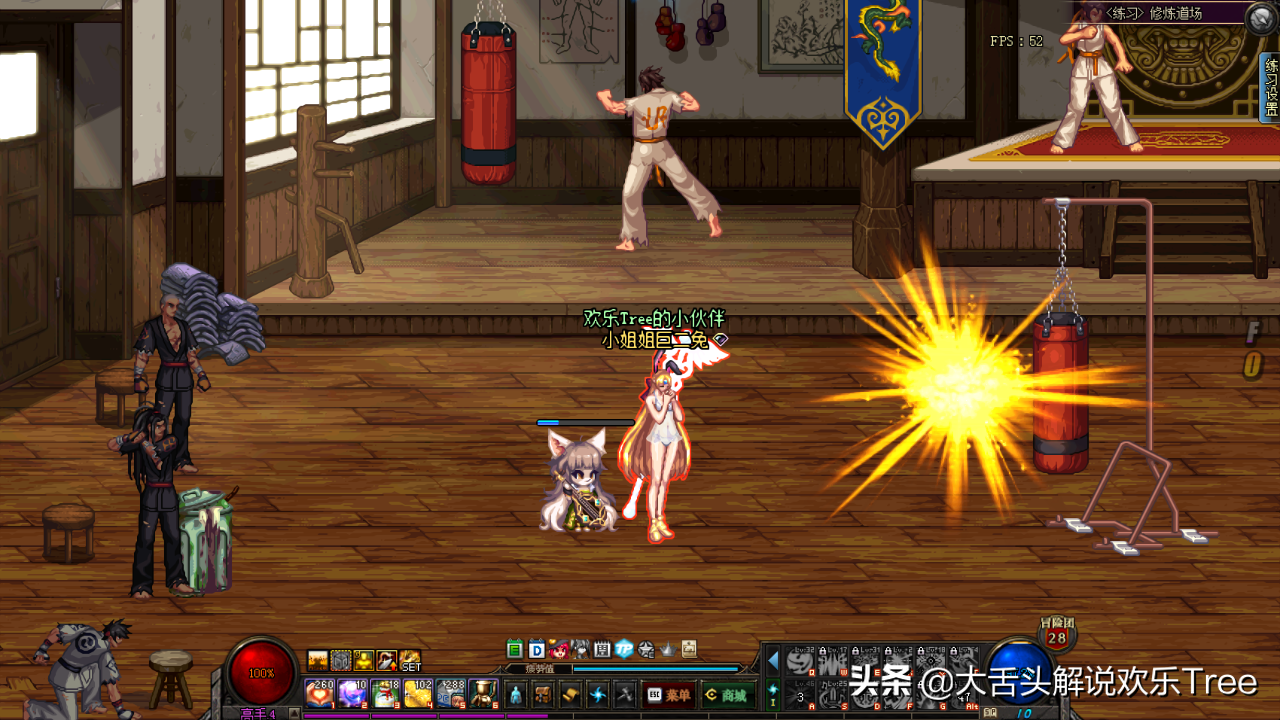Click the SET buff icon
1280x720 pixels.
pyautogui.click(x=411, y=661)
